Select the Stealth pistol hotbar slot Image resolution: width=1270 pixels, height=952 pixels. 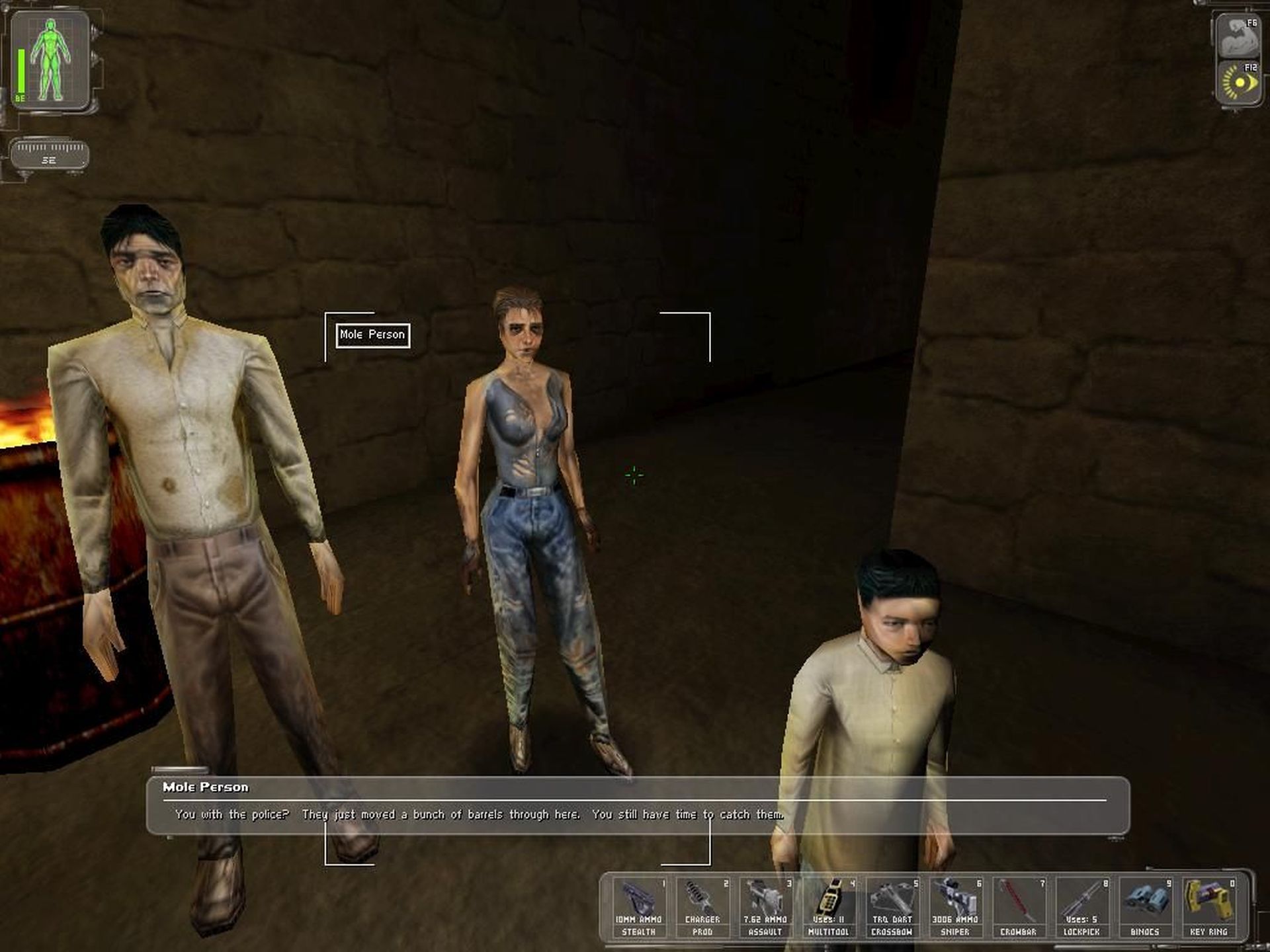[639, 906]
